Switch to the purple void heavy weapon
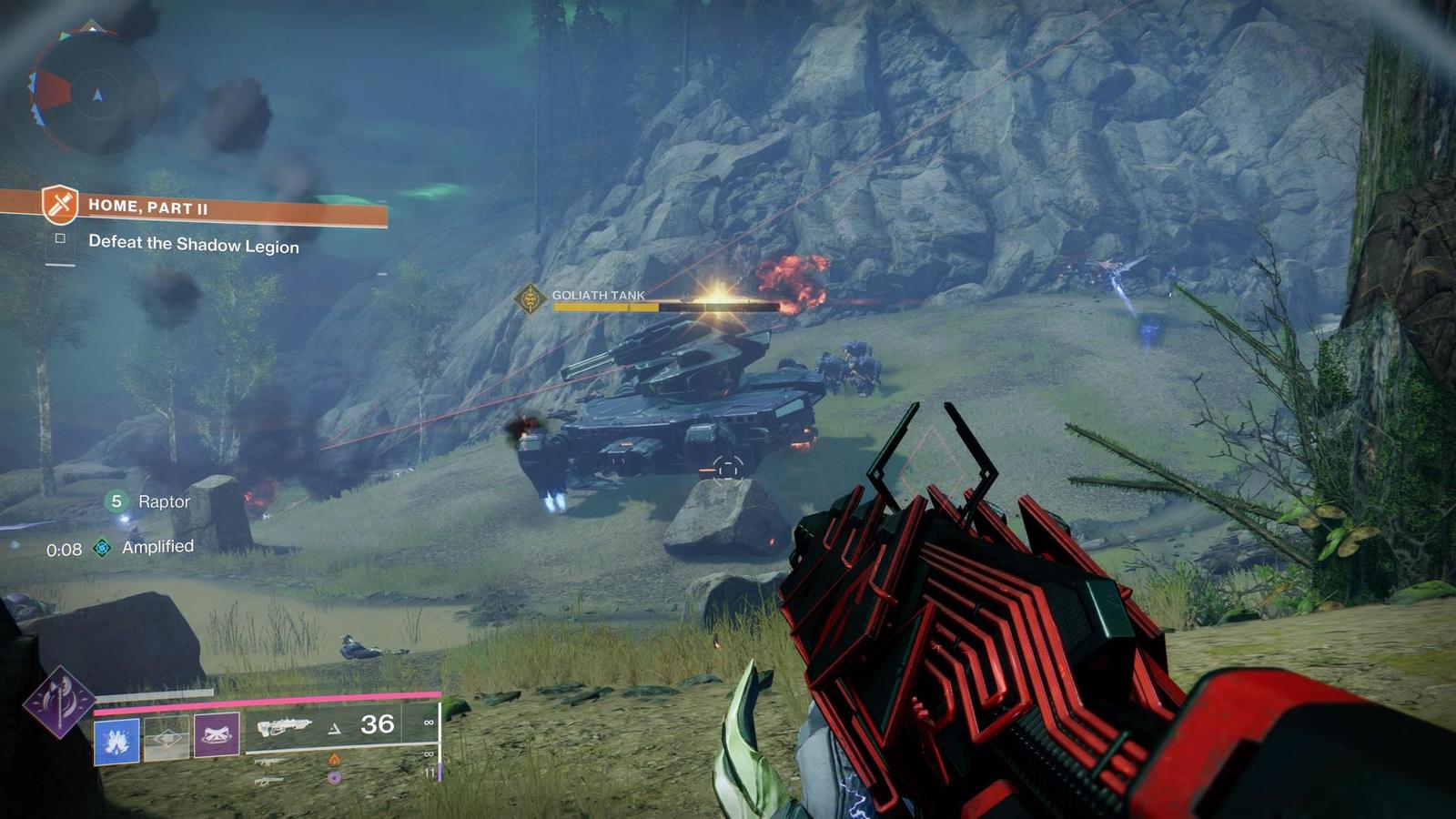The width and height of the screenshot is (1456, 819). pos(334,778)
